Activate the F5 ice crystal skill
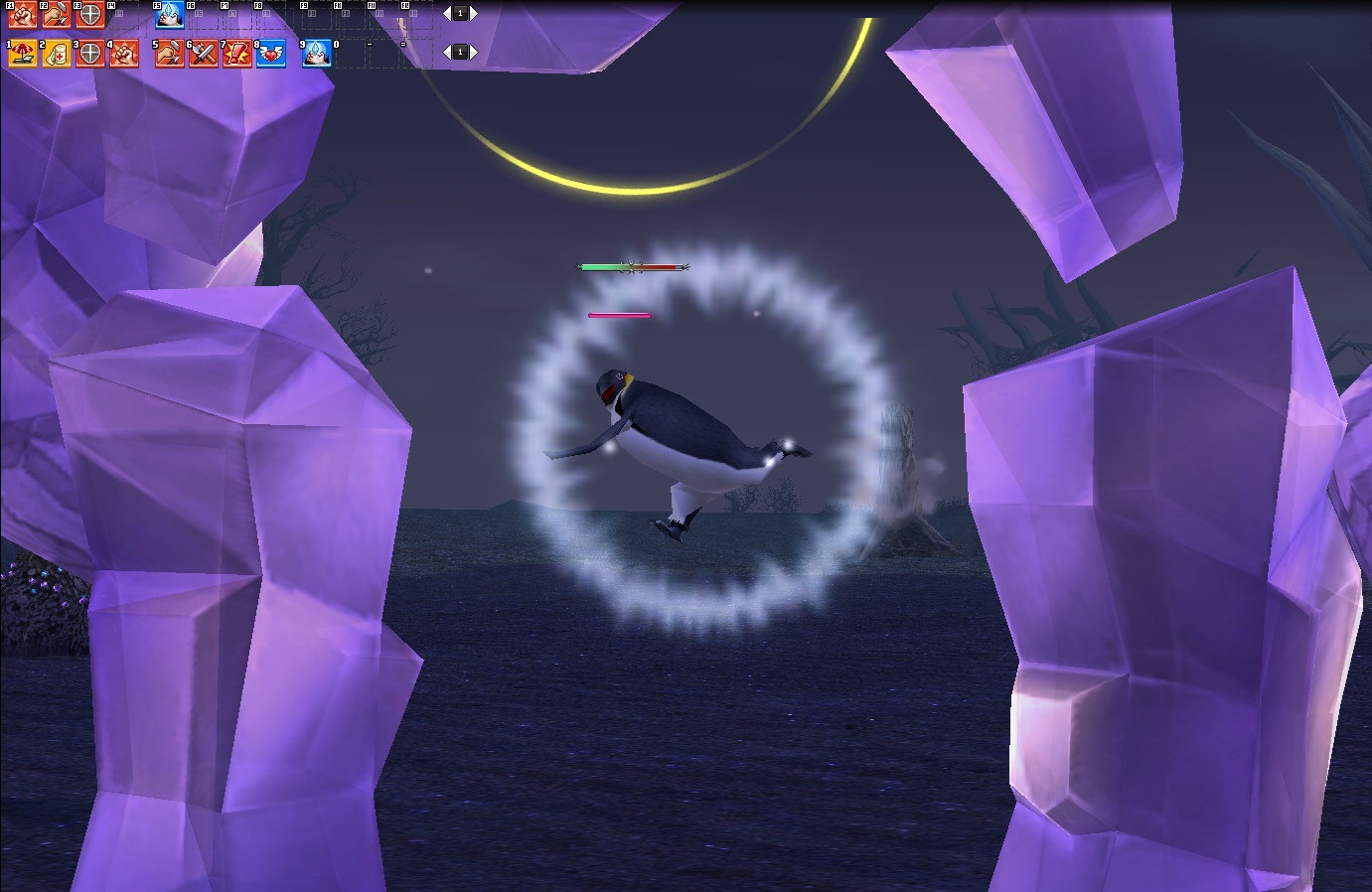The height and width of the screenshot is (892, 1372). tap(170, 15)
